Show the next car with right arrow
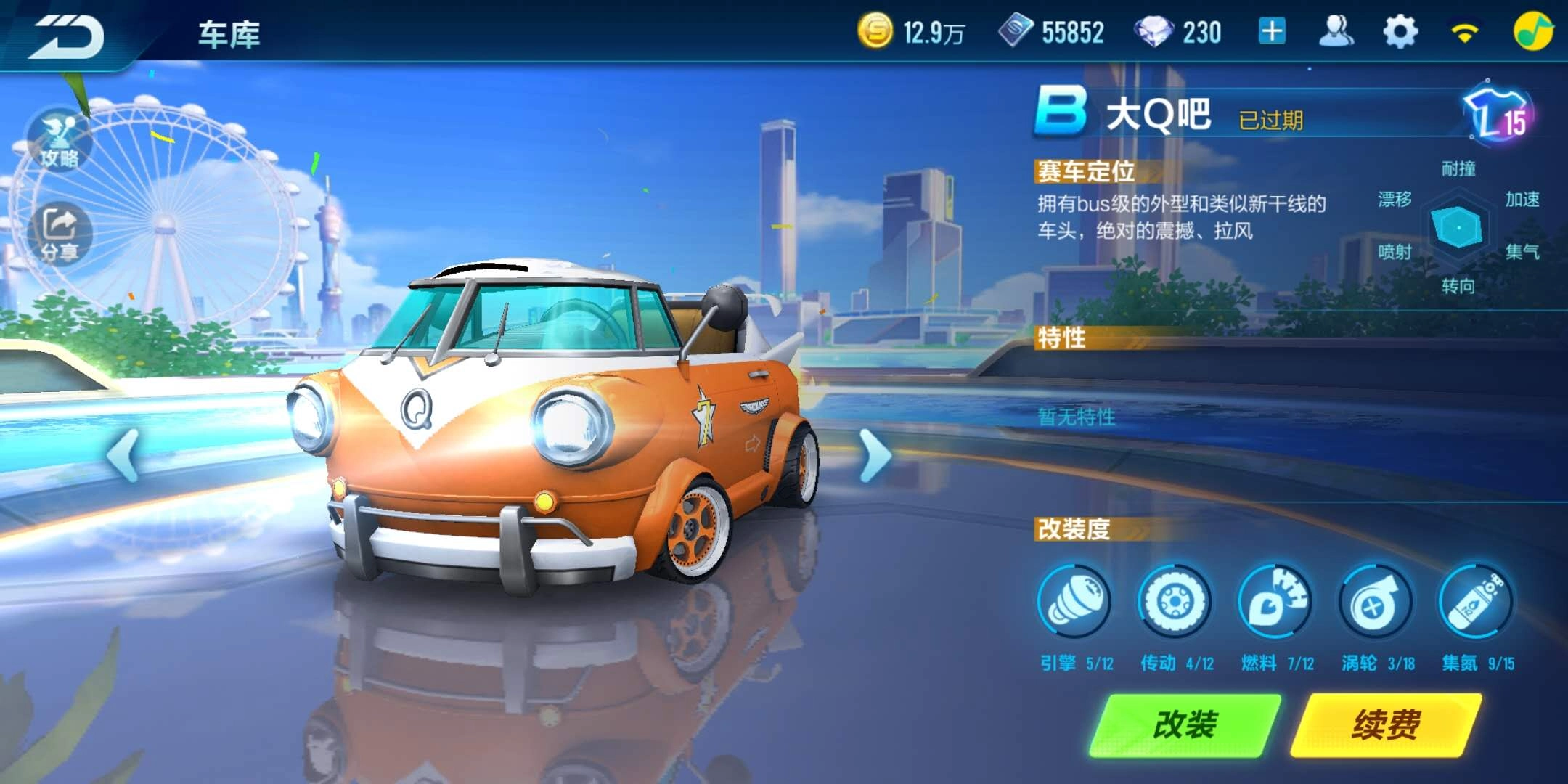 coord(875,455)
